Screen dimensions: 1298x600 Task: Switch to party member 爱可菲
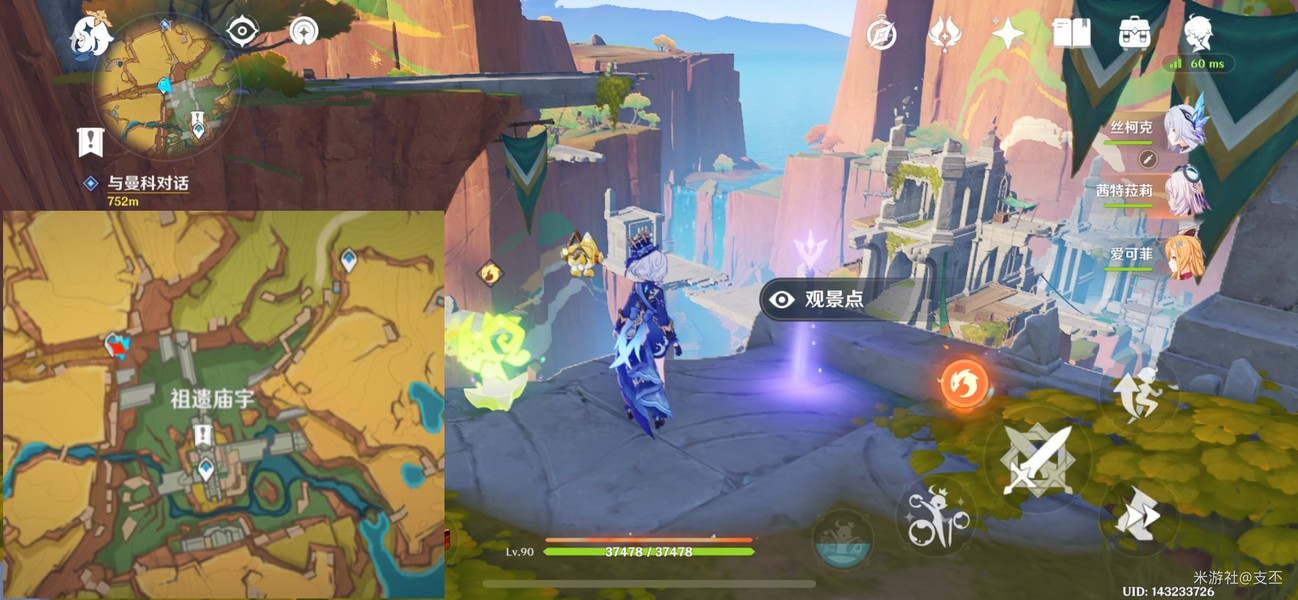click(x=1185, y=254)
